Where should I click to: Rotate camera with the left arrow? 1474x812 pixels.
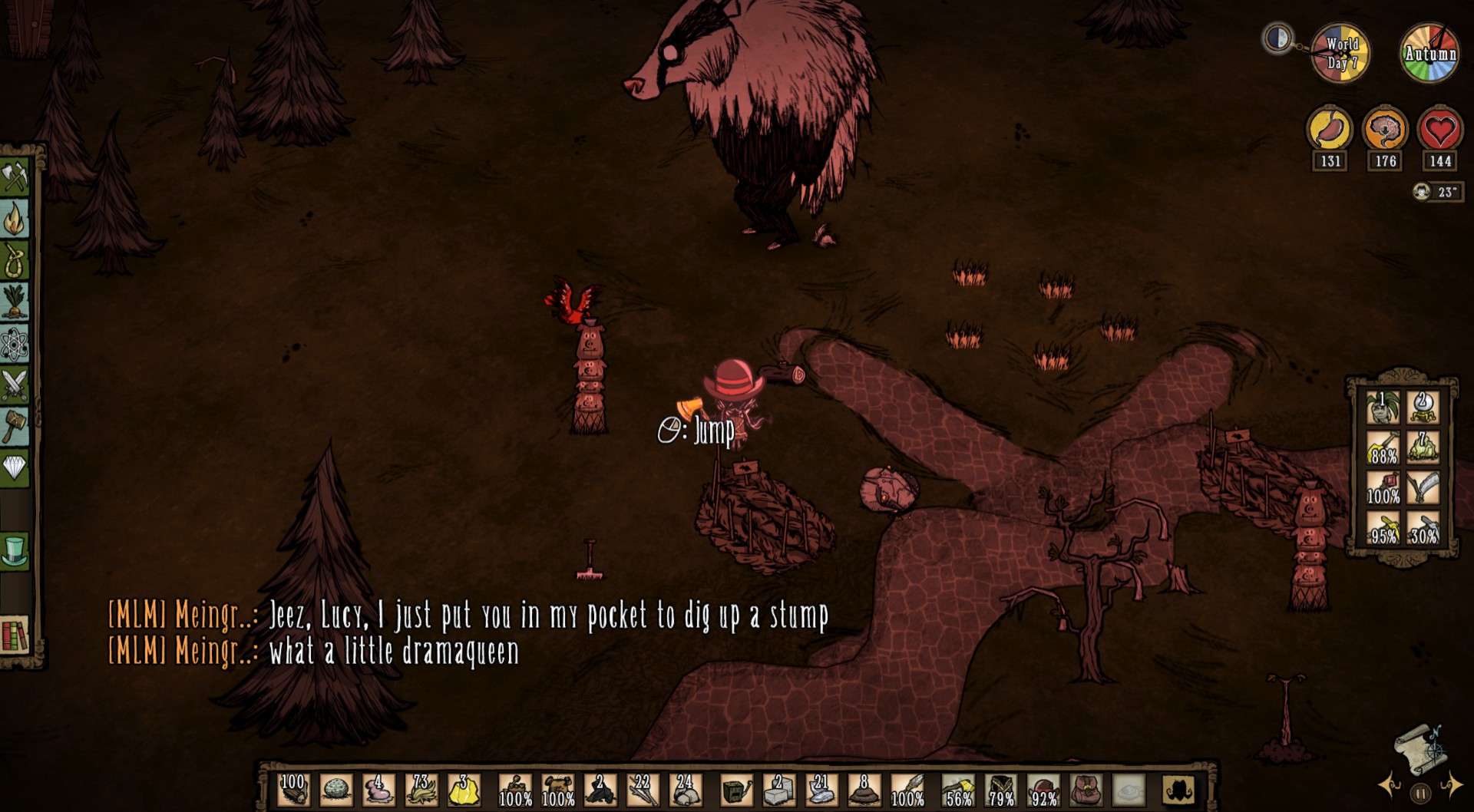click(x=1391, y=786)
